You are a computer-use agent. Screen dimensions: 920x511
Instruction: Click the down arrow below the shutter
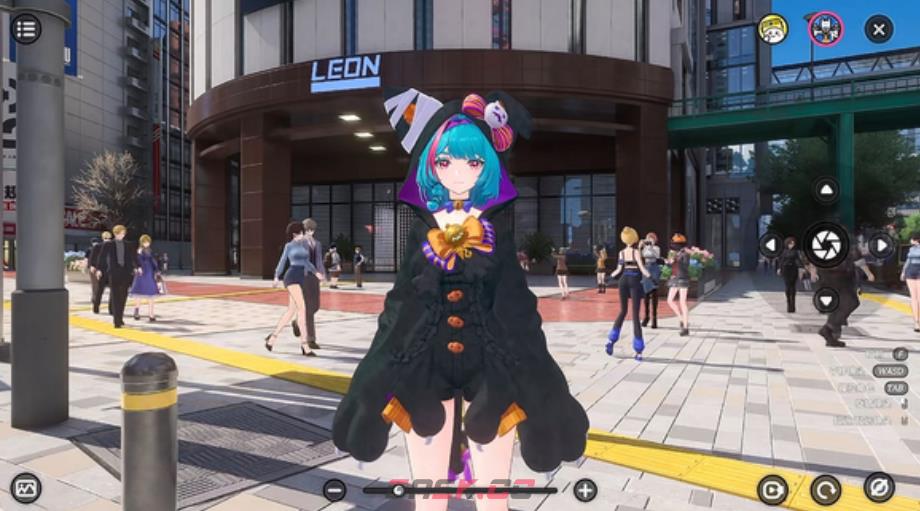click(x=826, y=298)
